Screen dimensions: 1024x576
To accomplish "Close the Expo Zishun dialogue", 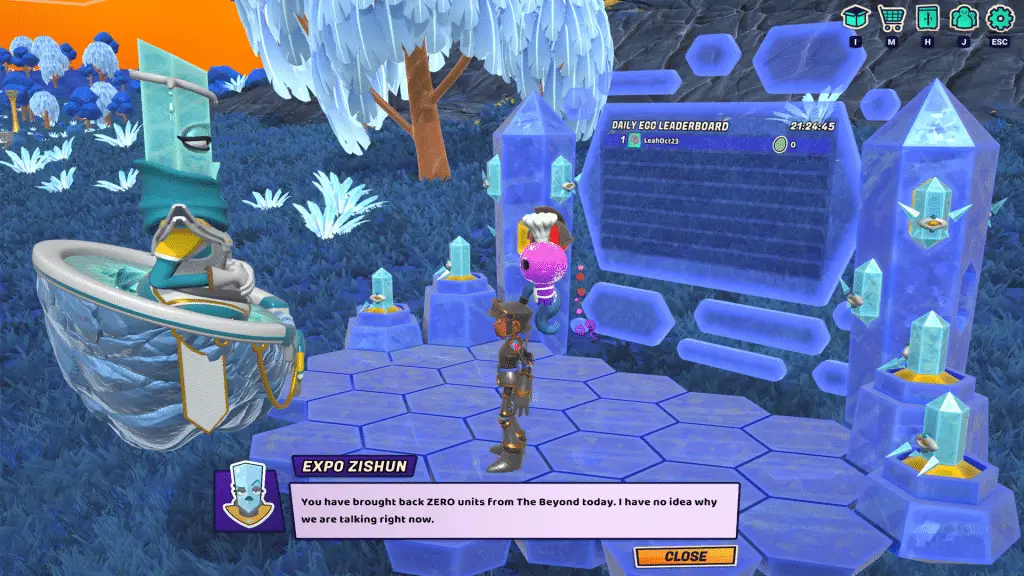I will point(685,556).
